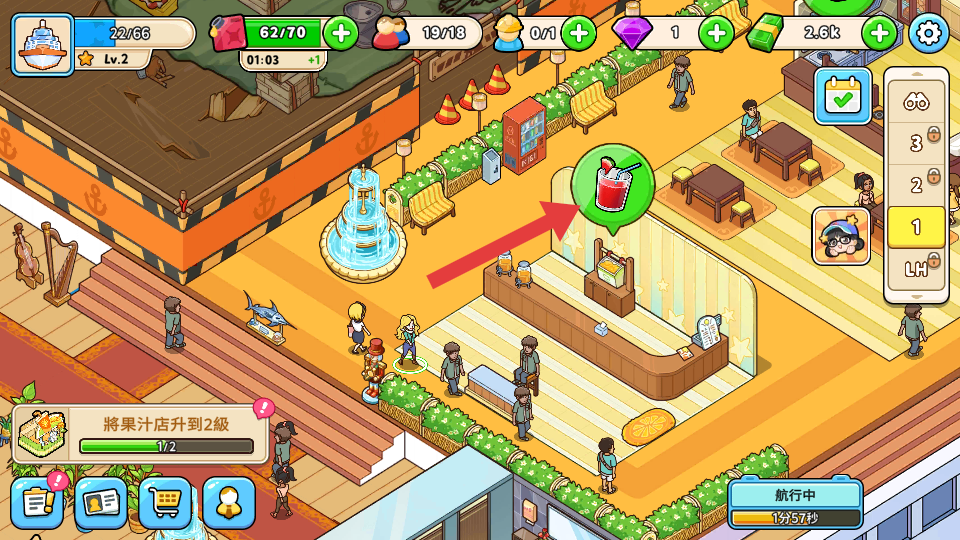Add cash using the green plus button
The height and width of the screenshot is (540, 960).
[879, 33]
